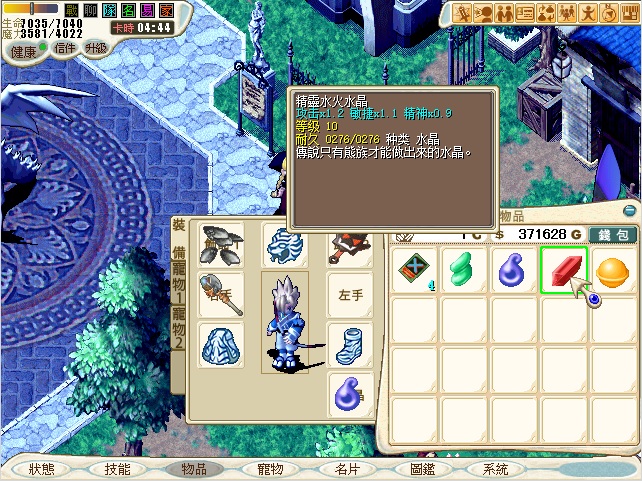Click the equipped mace weapon slot
The image size is (642, 481).
[x=219, y=295]
